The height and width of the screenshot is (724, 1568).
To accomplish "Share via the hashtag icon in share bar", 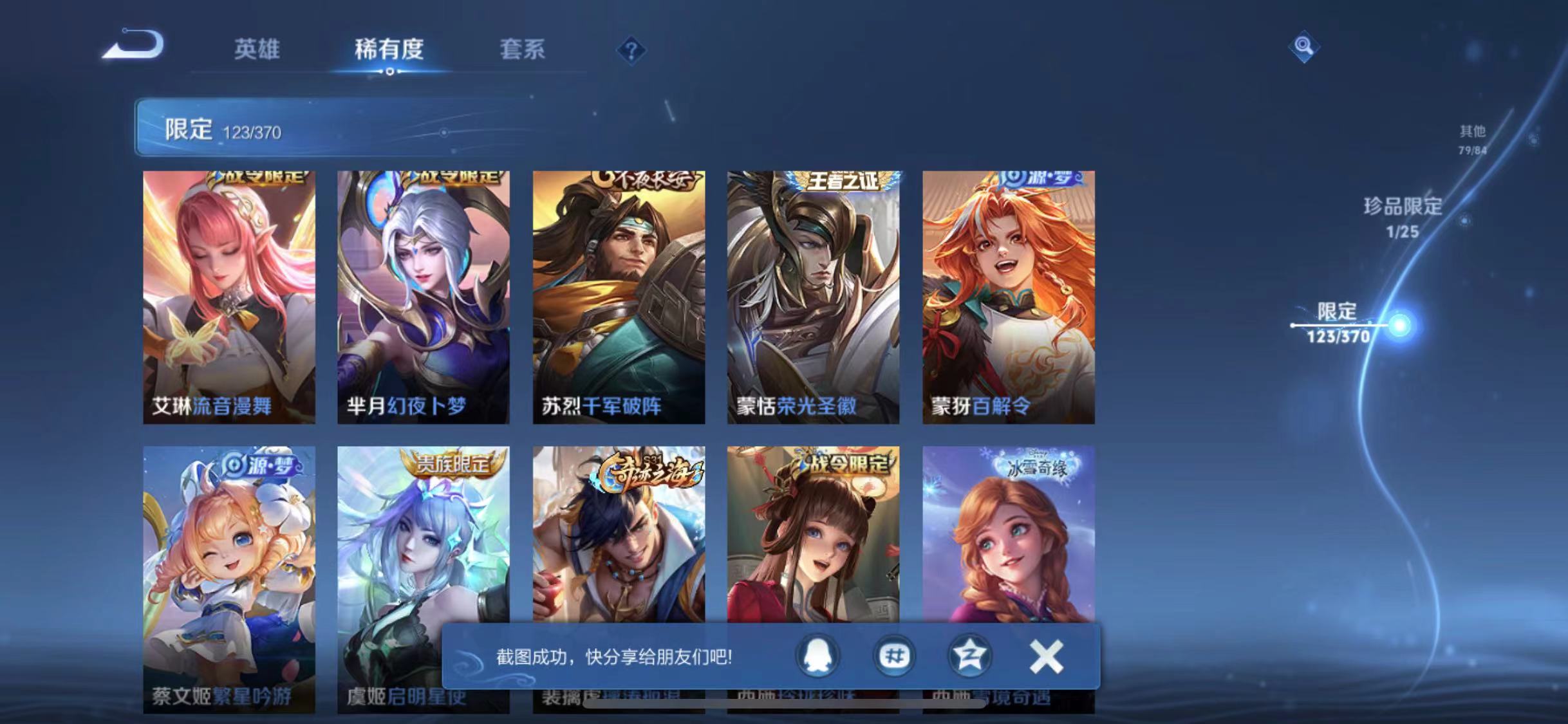I will [894, 656].
